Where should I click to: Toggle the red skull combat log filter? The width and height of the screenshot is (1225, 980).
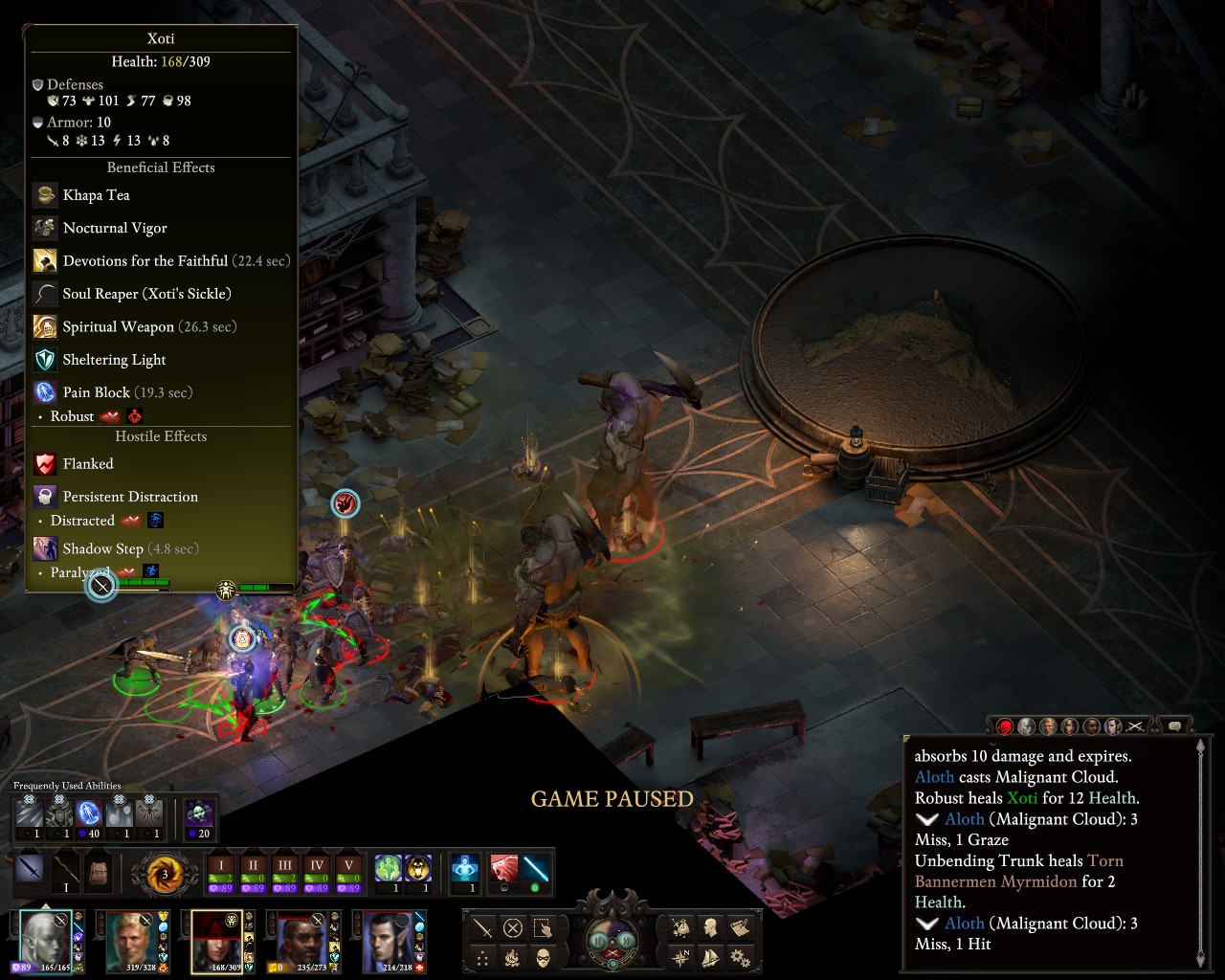pyautogui.click(x=1004, y=727)
